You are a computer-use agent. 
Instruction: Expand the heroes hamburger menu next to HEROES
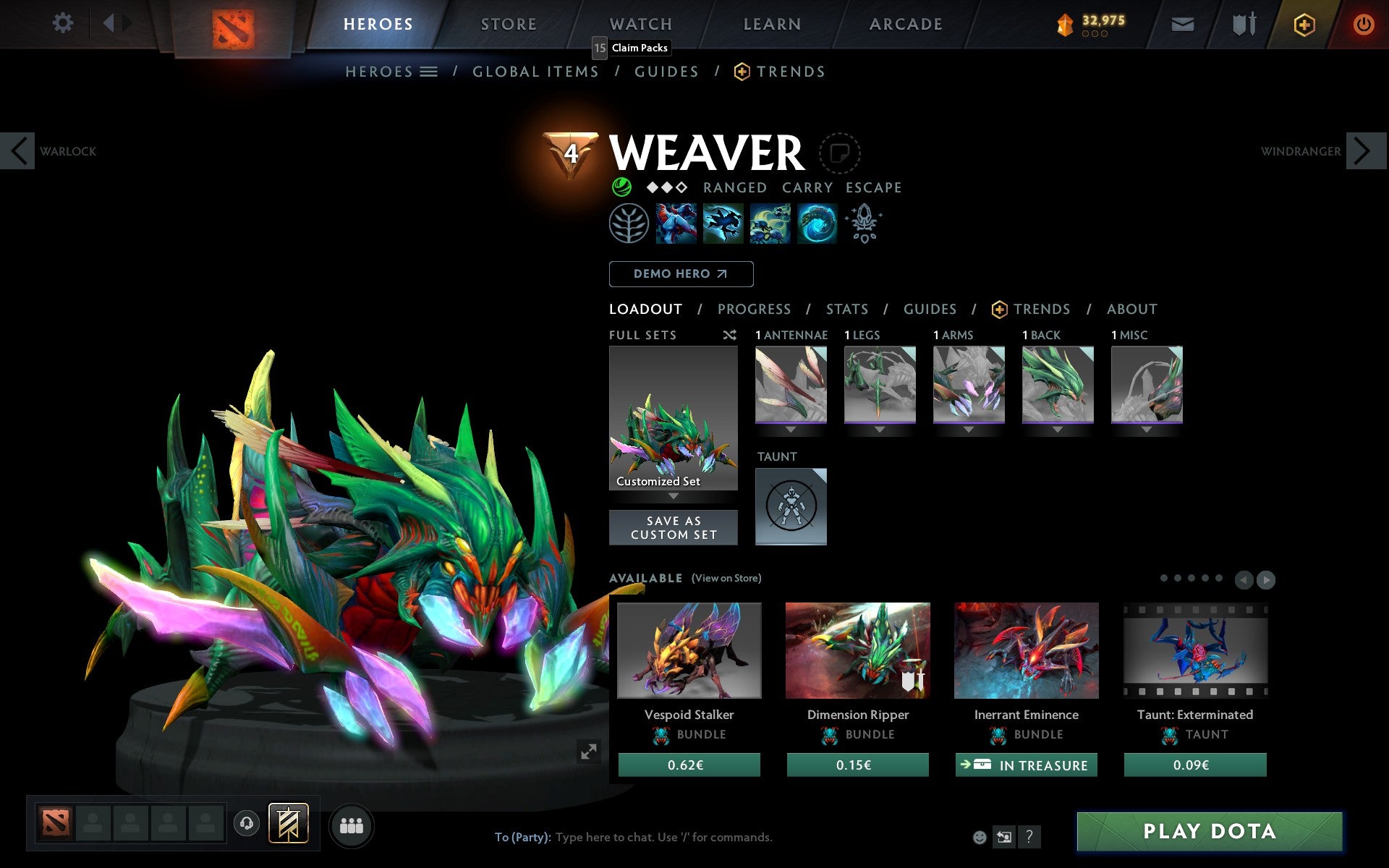coord(430,72)
